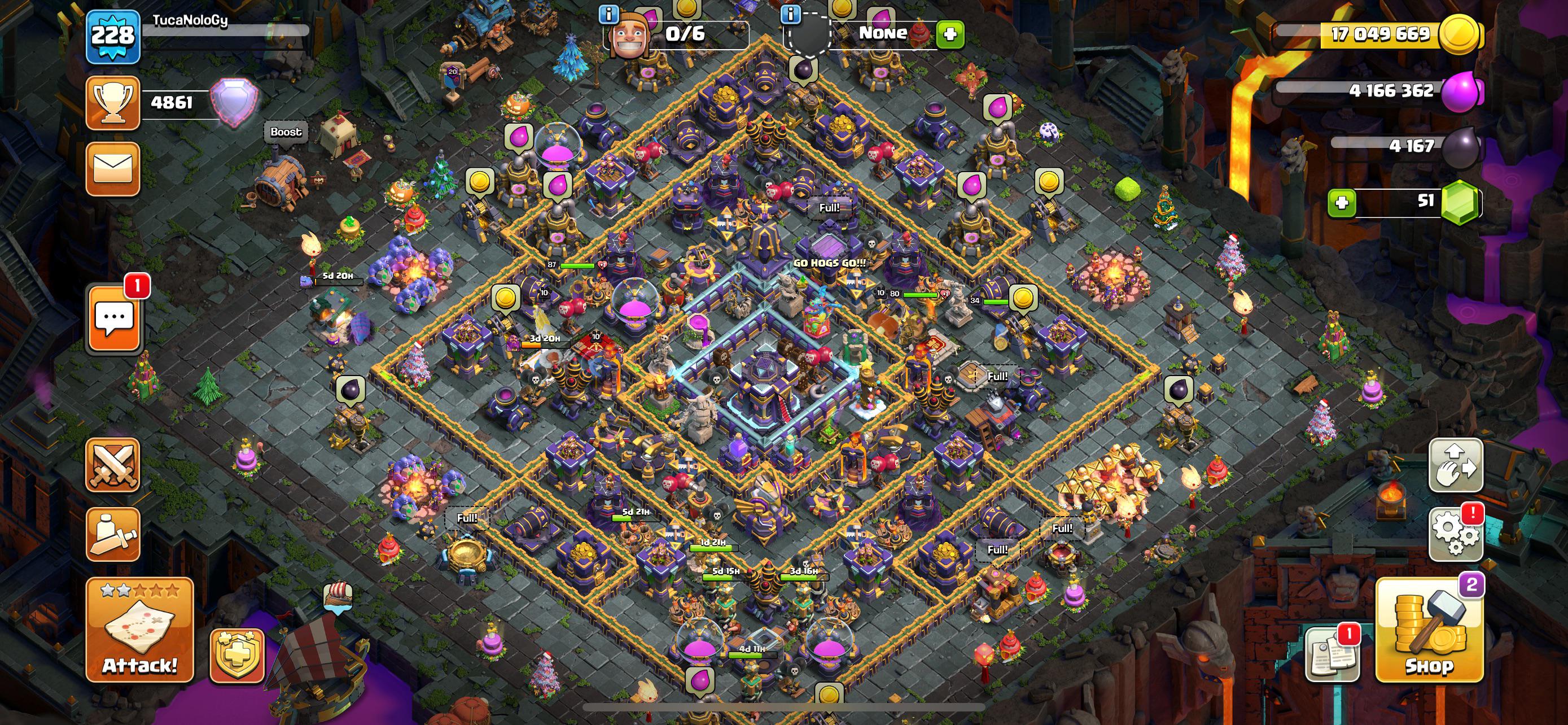Tap the Boost bubble above the barrel
The image size is (1568, 725).
click(x=286, y=132)
